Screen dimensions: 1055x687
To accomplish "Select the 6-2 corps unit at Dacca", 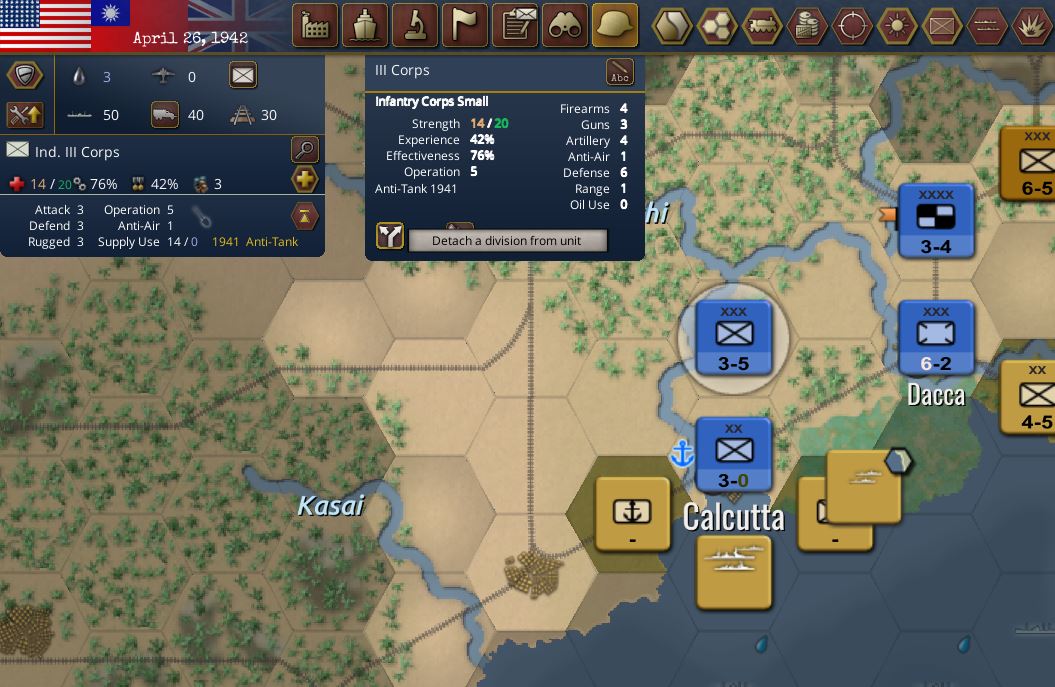I will coord(936,339).
